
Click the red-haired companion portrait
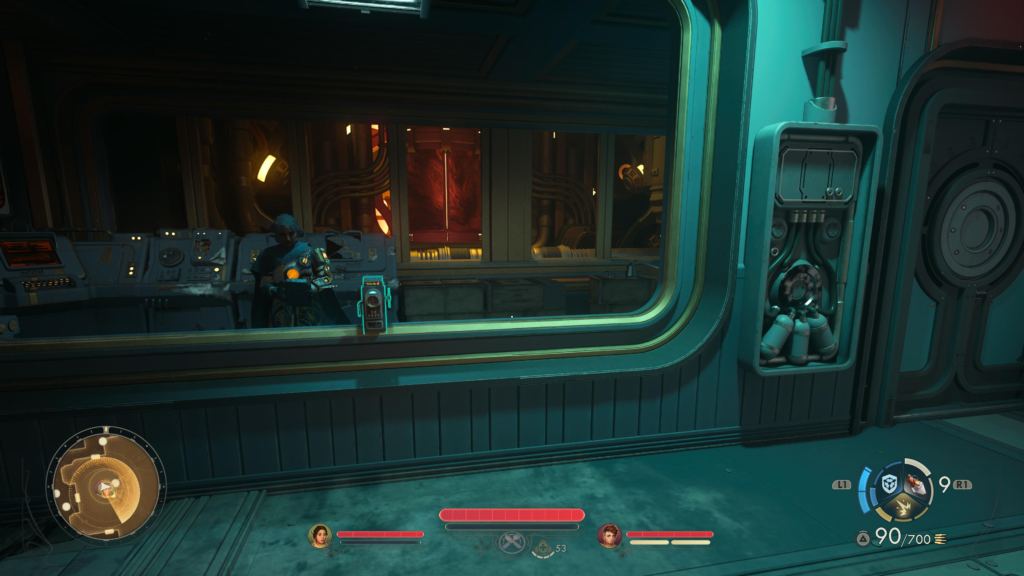[610, 535]
